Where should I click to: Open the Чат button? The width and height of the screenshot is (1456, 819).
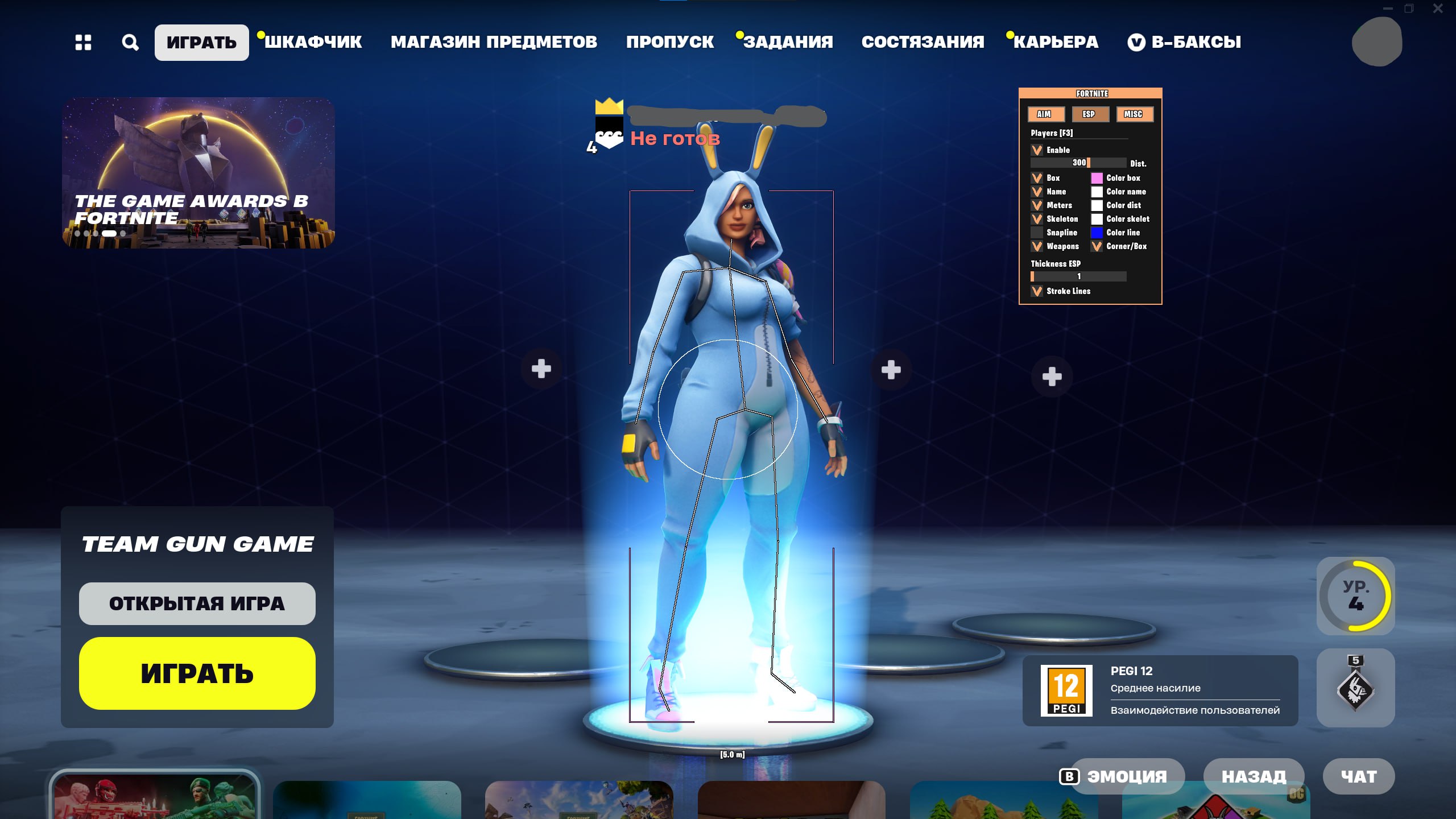[1359, 776]
